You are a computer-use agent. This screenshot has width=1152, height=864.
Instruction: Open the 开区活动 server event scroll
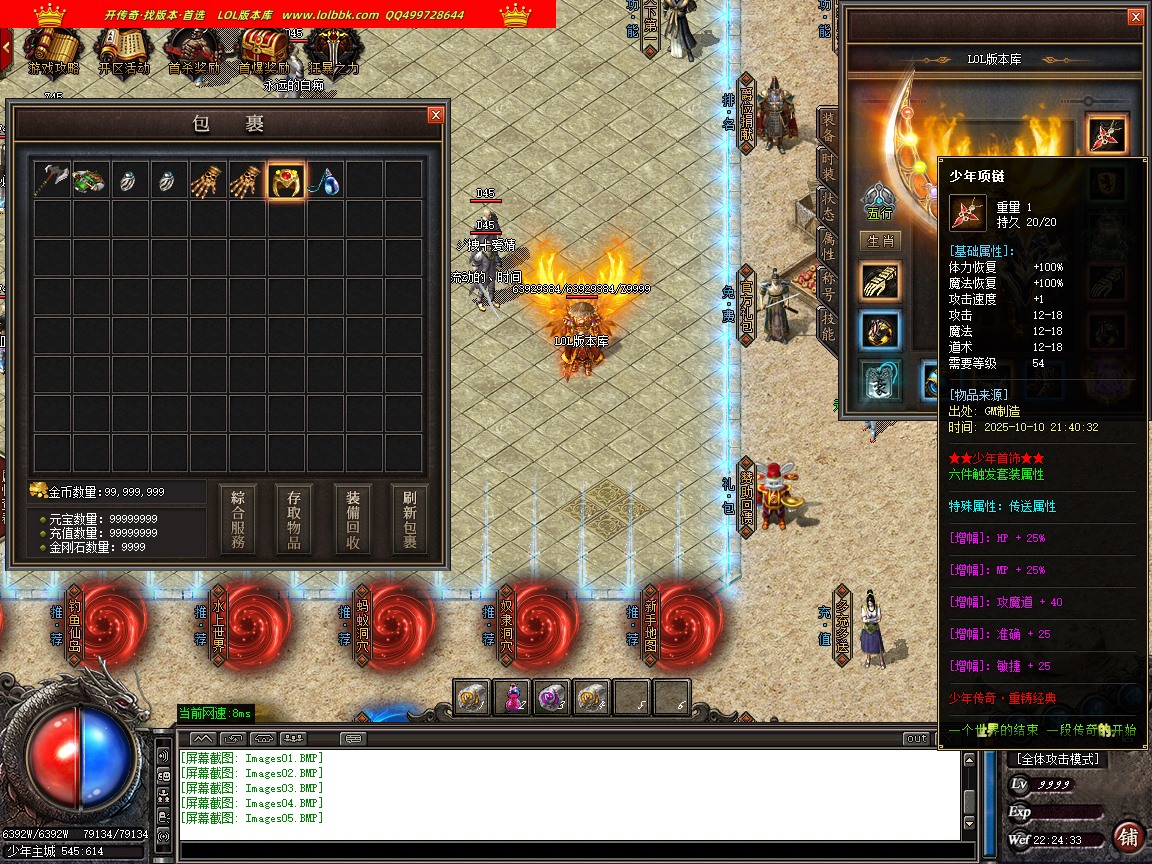pyautogui.click(x=124, y=50)
